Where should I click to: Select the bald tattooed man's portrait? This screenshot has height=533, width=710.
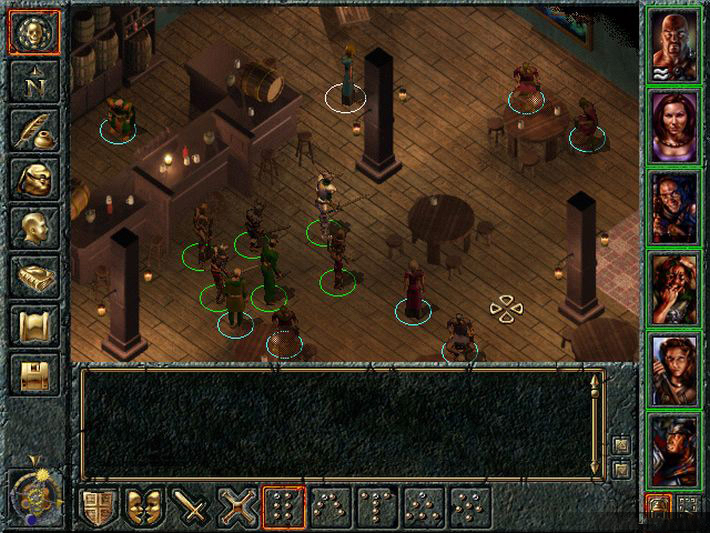click(x=673, y=45)
